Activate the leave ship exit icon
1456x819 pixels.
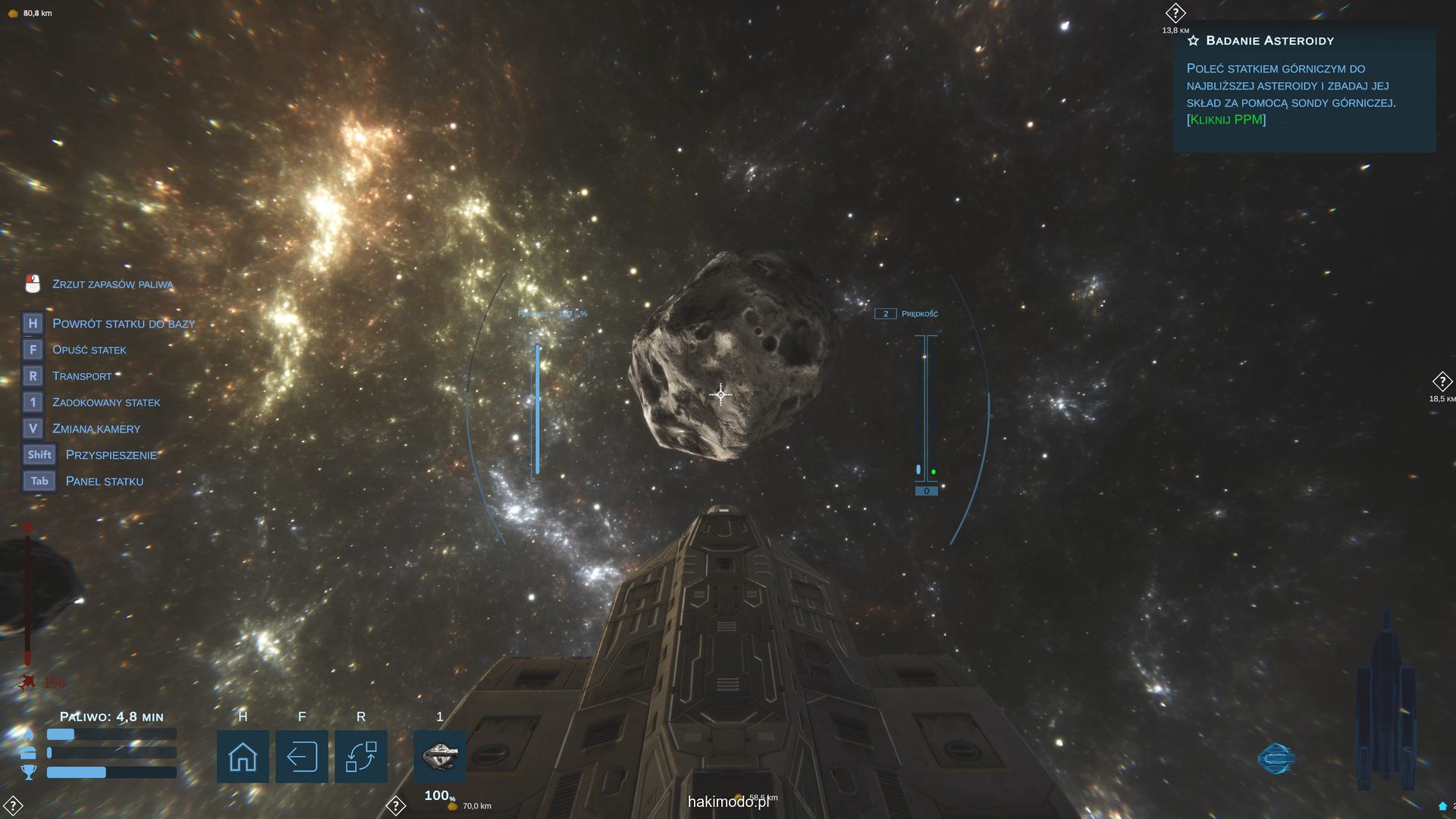(302, 756)
